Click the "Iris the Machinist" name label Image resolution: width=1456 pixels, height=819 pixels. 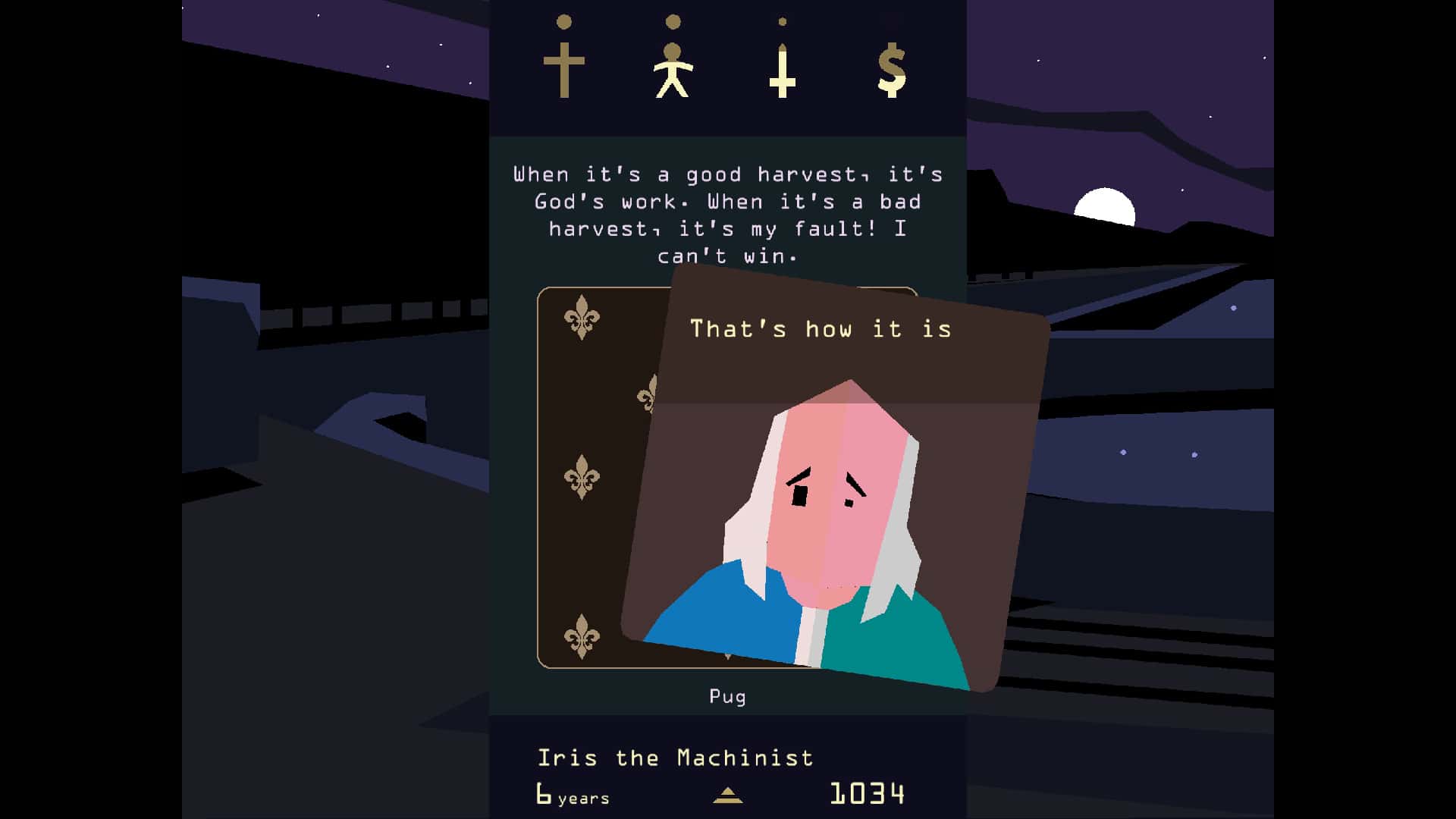click(x=676, y=757)
